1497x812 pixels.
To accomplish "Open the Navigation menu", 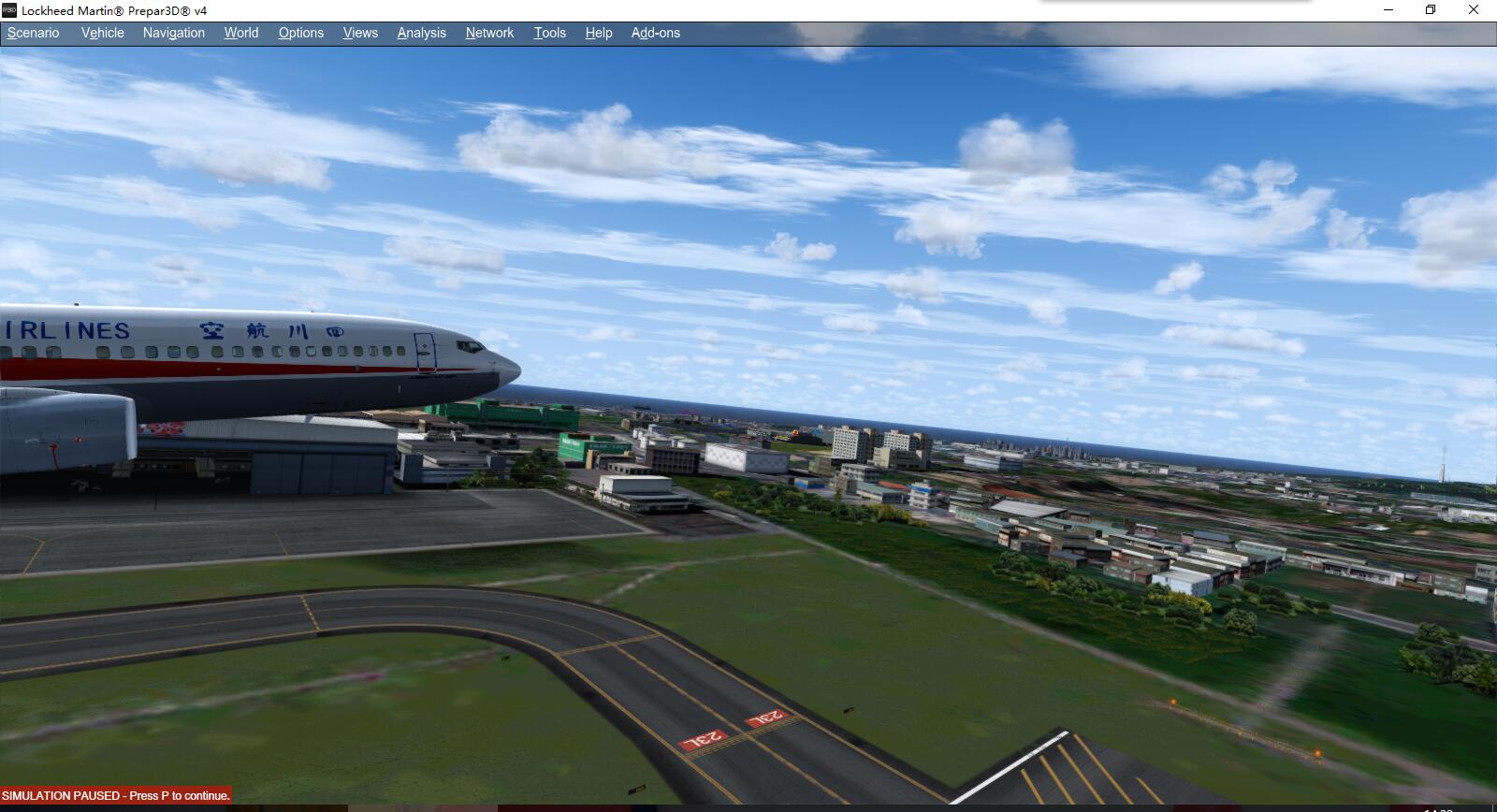I will click(173, 33).
